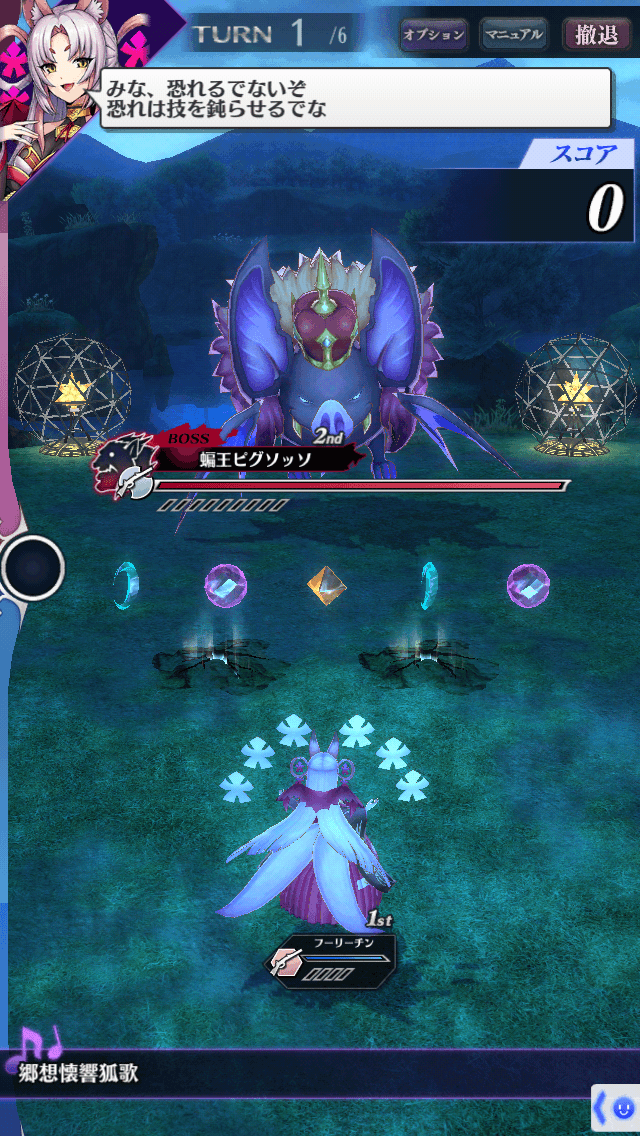Open the オプション options menu
The height and width of the screenshot is (1136, 640).
coord(434,35)
